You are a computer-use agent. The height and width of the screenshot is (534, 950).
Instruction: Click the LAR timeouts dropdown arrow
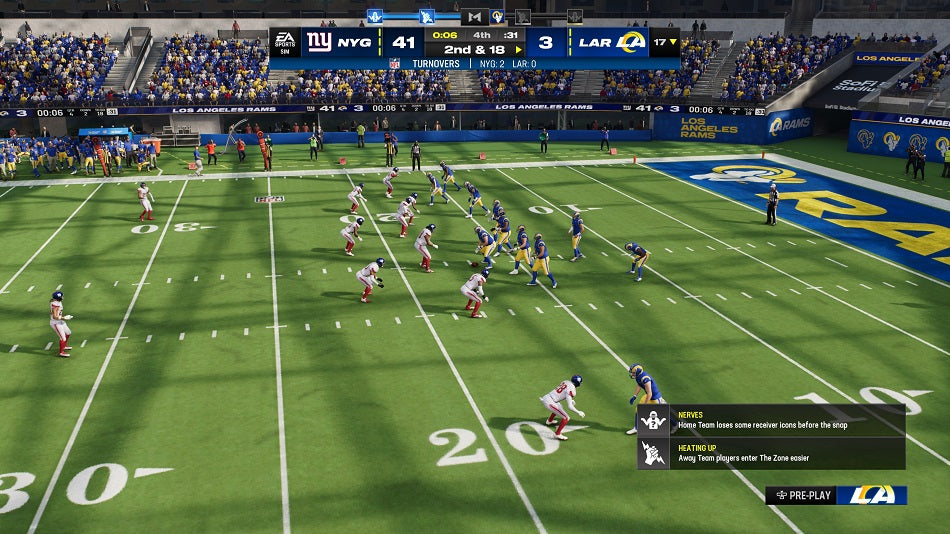[x=673, y=43]
